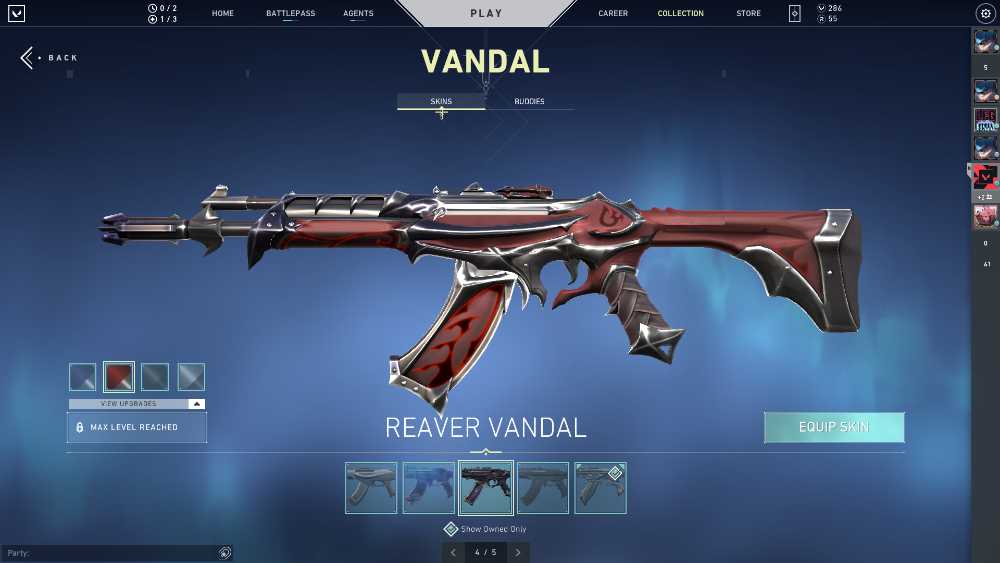Image resolution: width=1000 pixels, height=563 pixels.
Task: Select the highlighted Reaver Vandal thumbnail
Action: (486, 487)
